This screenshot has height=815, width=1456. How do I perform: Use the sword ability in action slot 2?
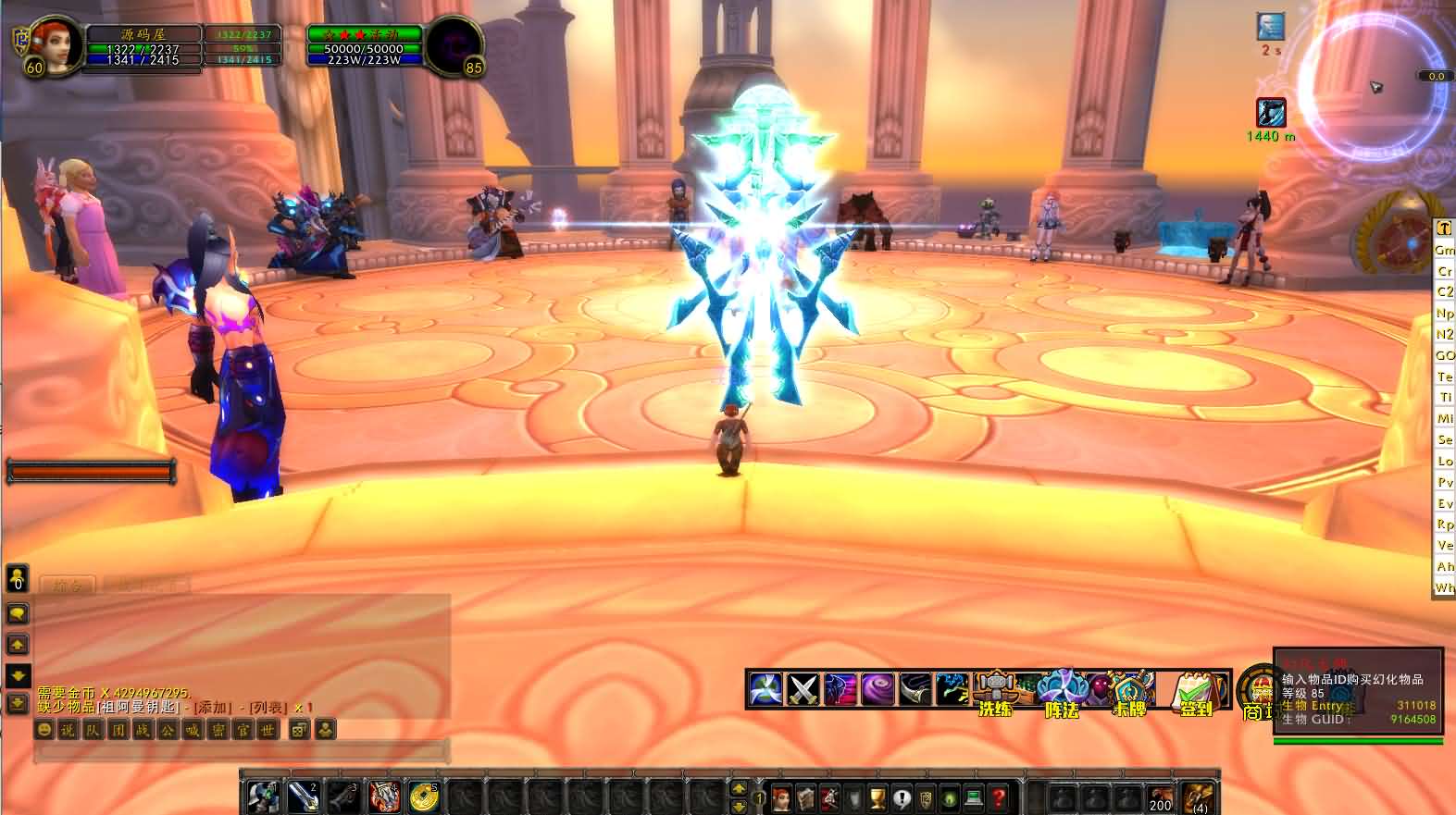pos(304,796)
